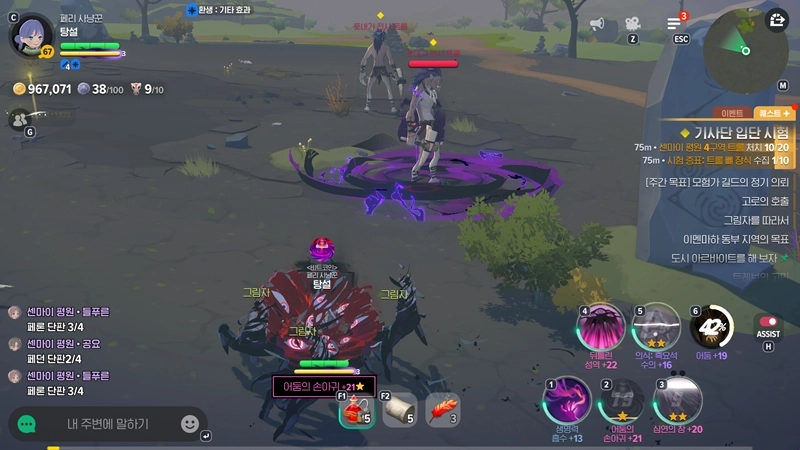Click the megaphone announcement icon
This screenshot has height=450, width=800.
599,24
